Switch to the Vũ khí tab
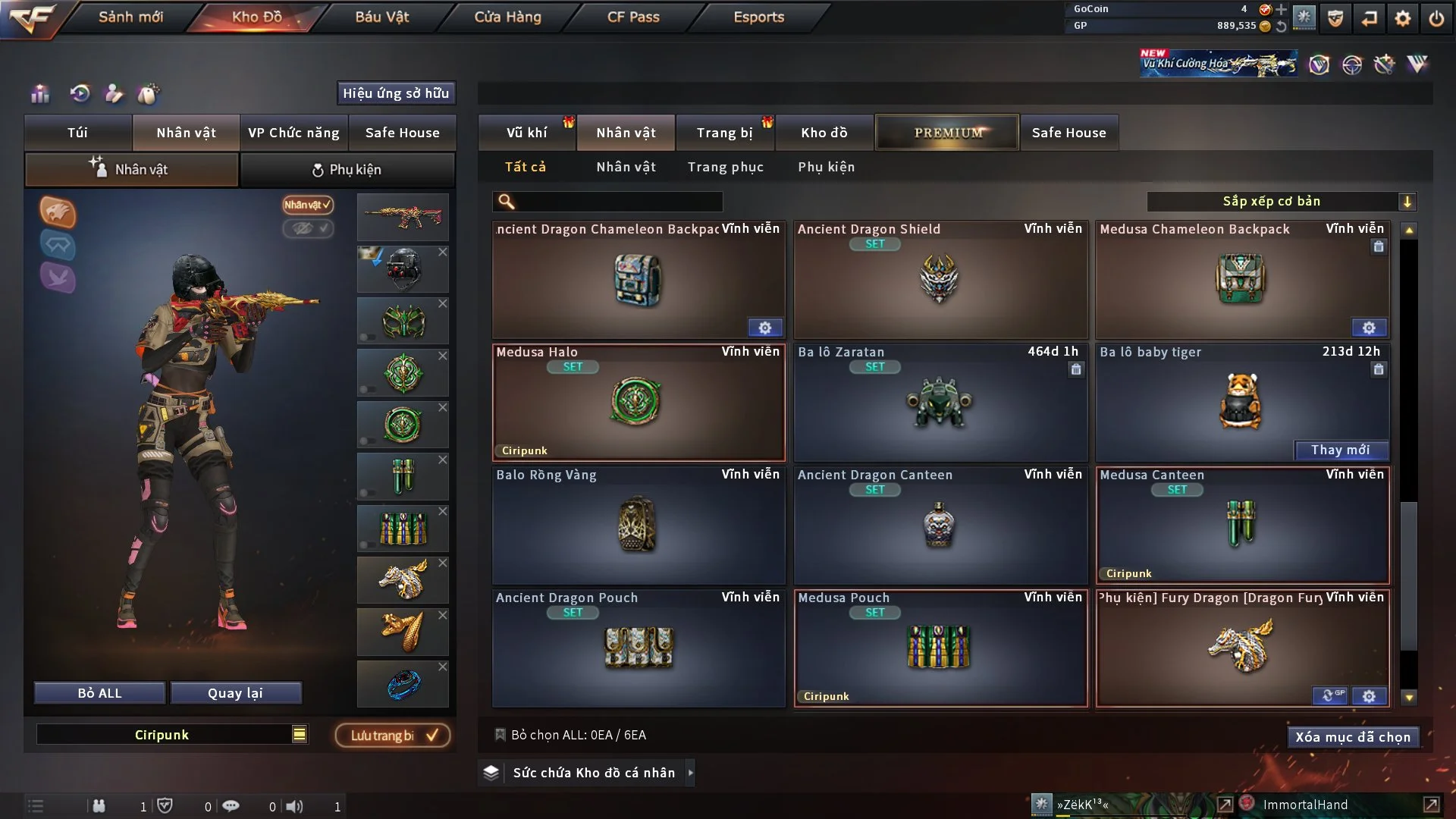The height and width of the screenshot is (819, 1456). [x=526, y=133]
